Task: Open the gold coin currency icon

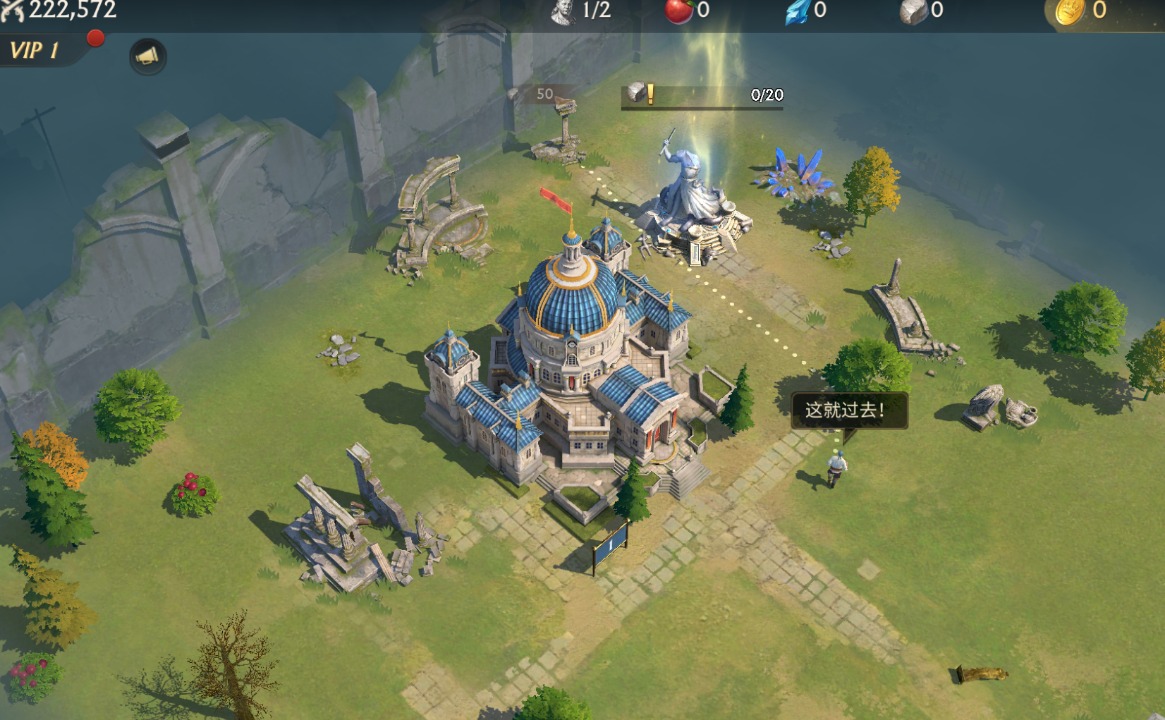Action: point(1070,11)
